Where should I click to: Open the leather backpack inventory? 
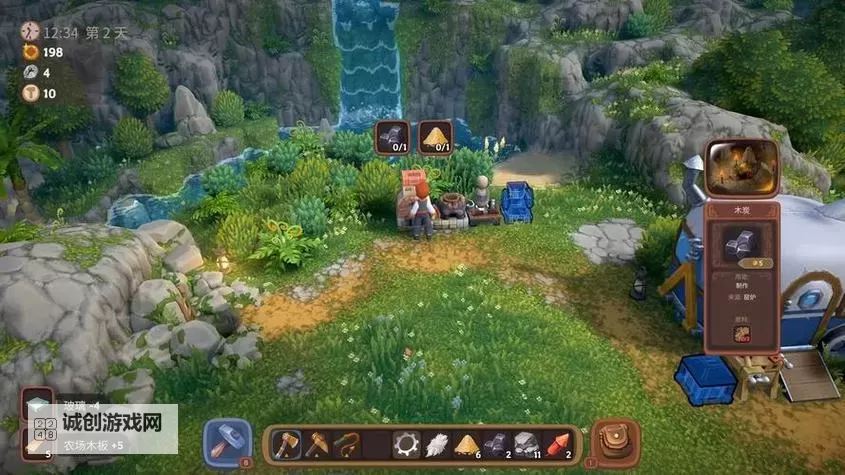coord(615,441)
